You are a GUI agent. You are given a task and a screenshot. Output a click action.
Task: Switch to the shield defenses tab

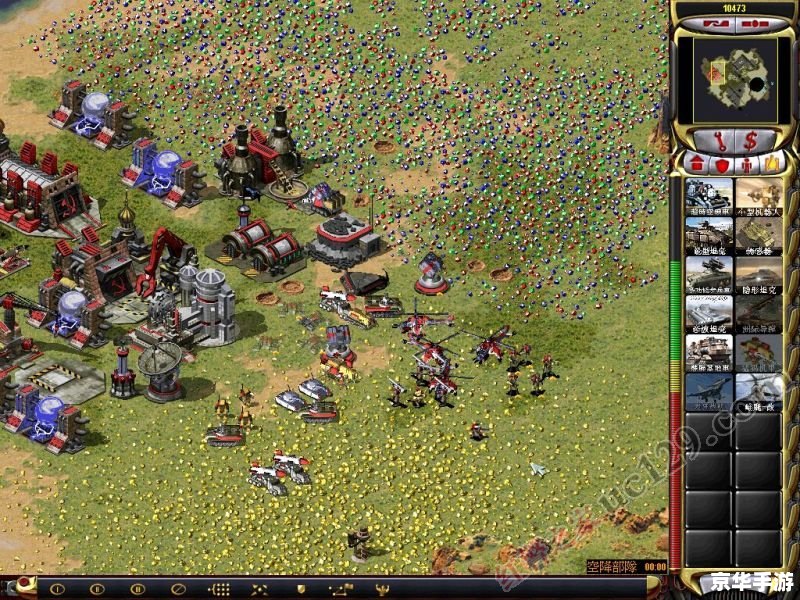720,163
